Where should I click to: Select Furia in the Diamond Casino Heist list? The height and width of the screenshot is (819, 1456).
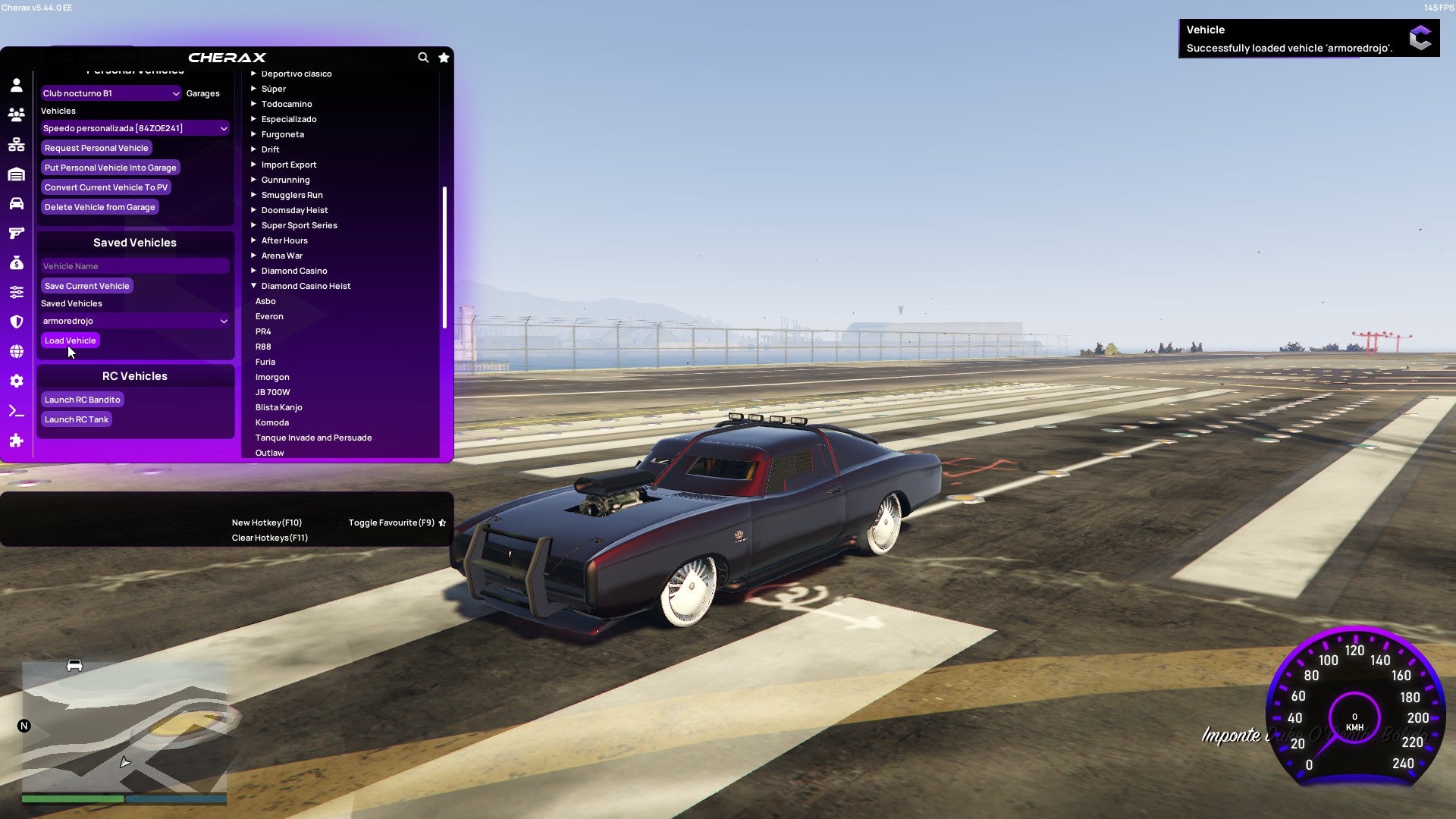[265, 362]
